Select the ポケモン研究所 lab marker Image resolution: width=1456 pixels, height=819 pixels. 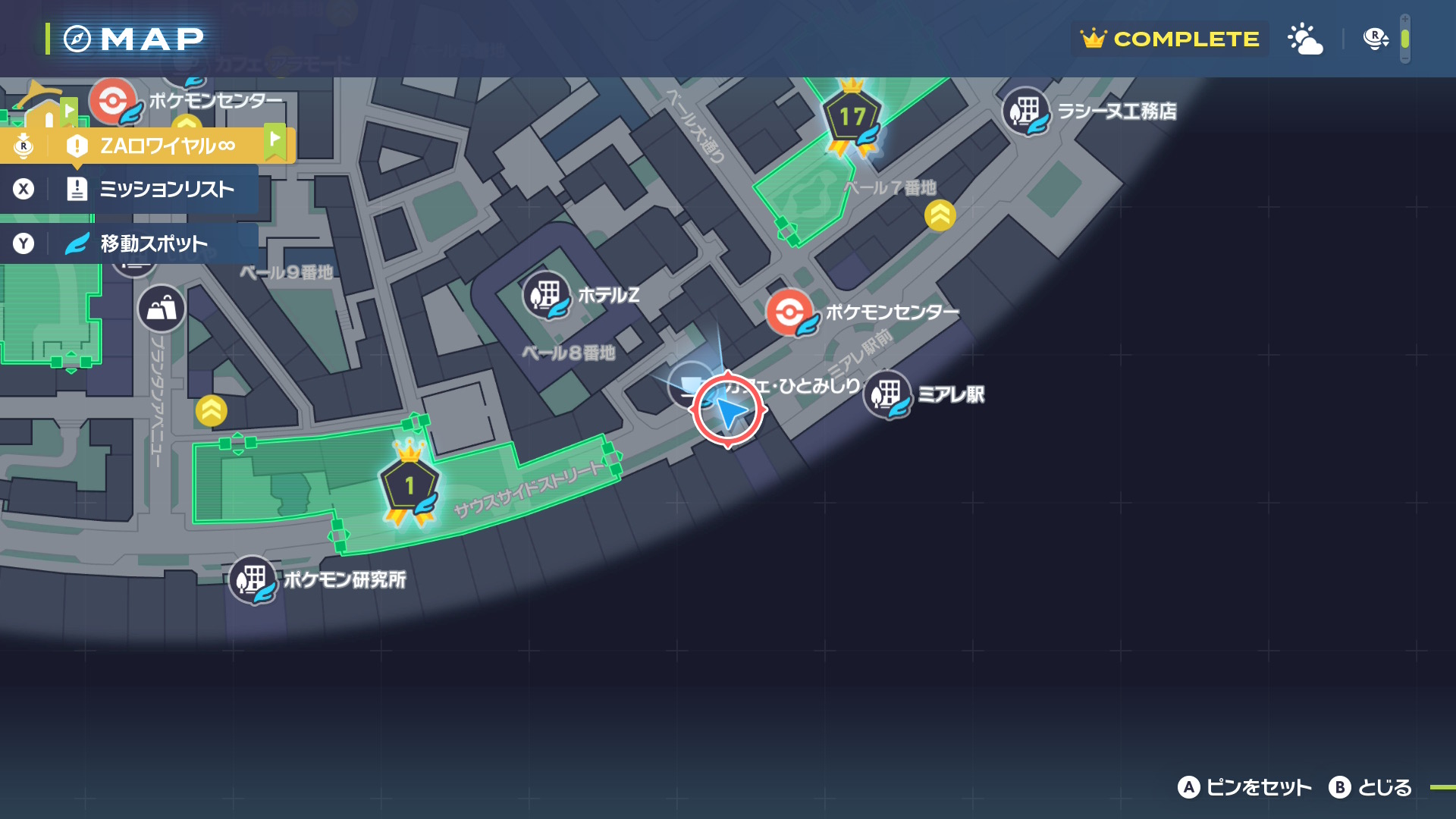(x=253, y=580)
